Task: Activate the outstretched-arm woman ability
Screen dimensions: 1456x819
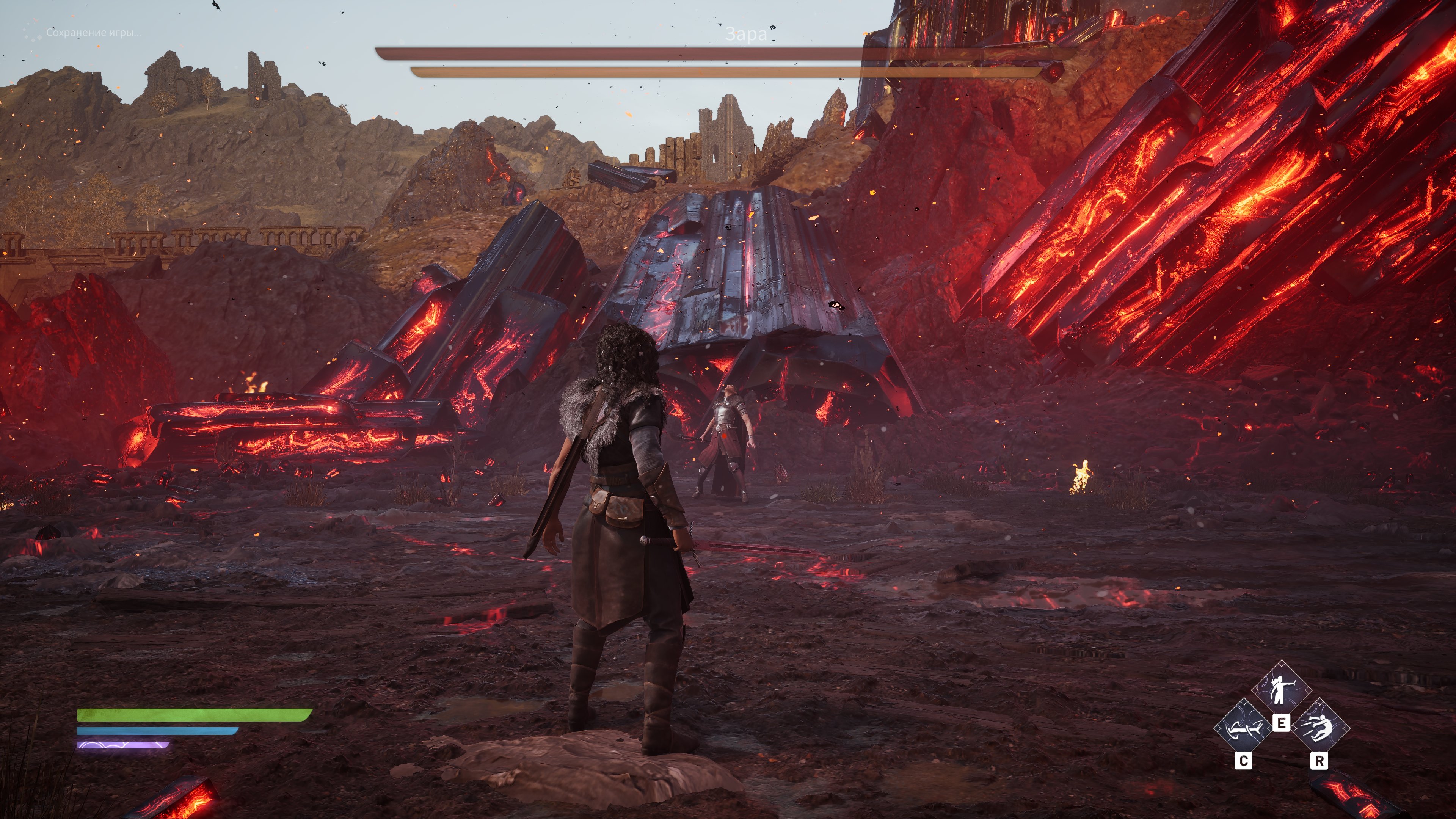Action: click(1281, 690)
